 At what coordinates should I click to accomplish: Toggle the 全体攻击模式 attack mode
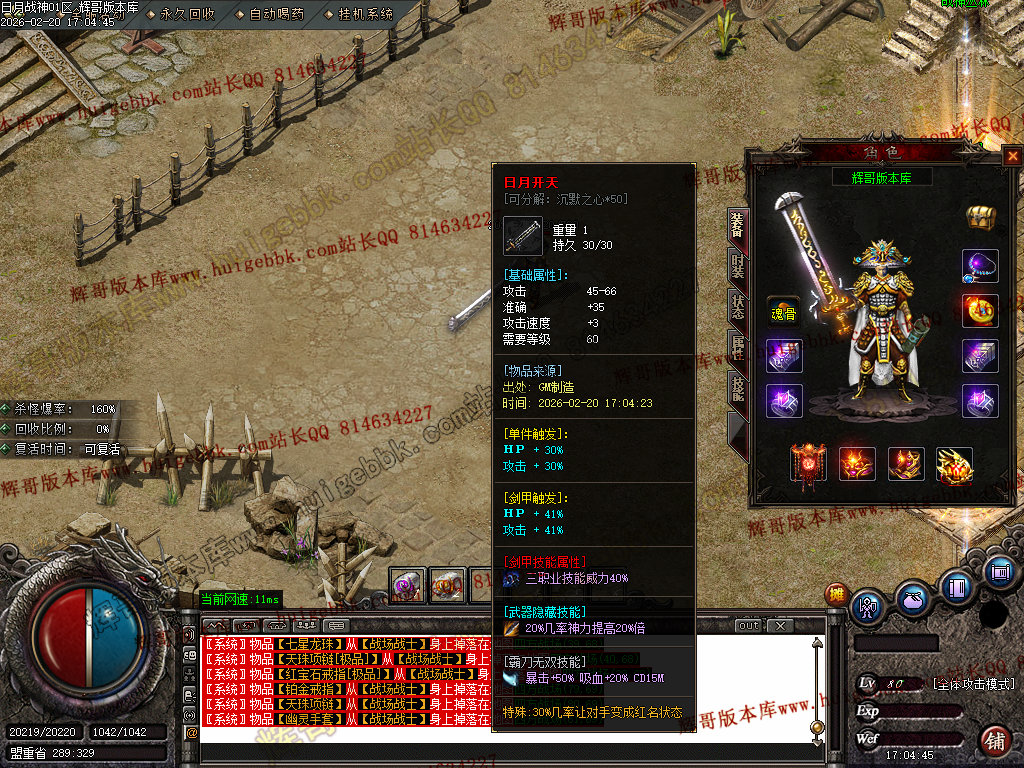coord(973,684)
